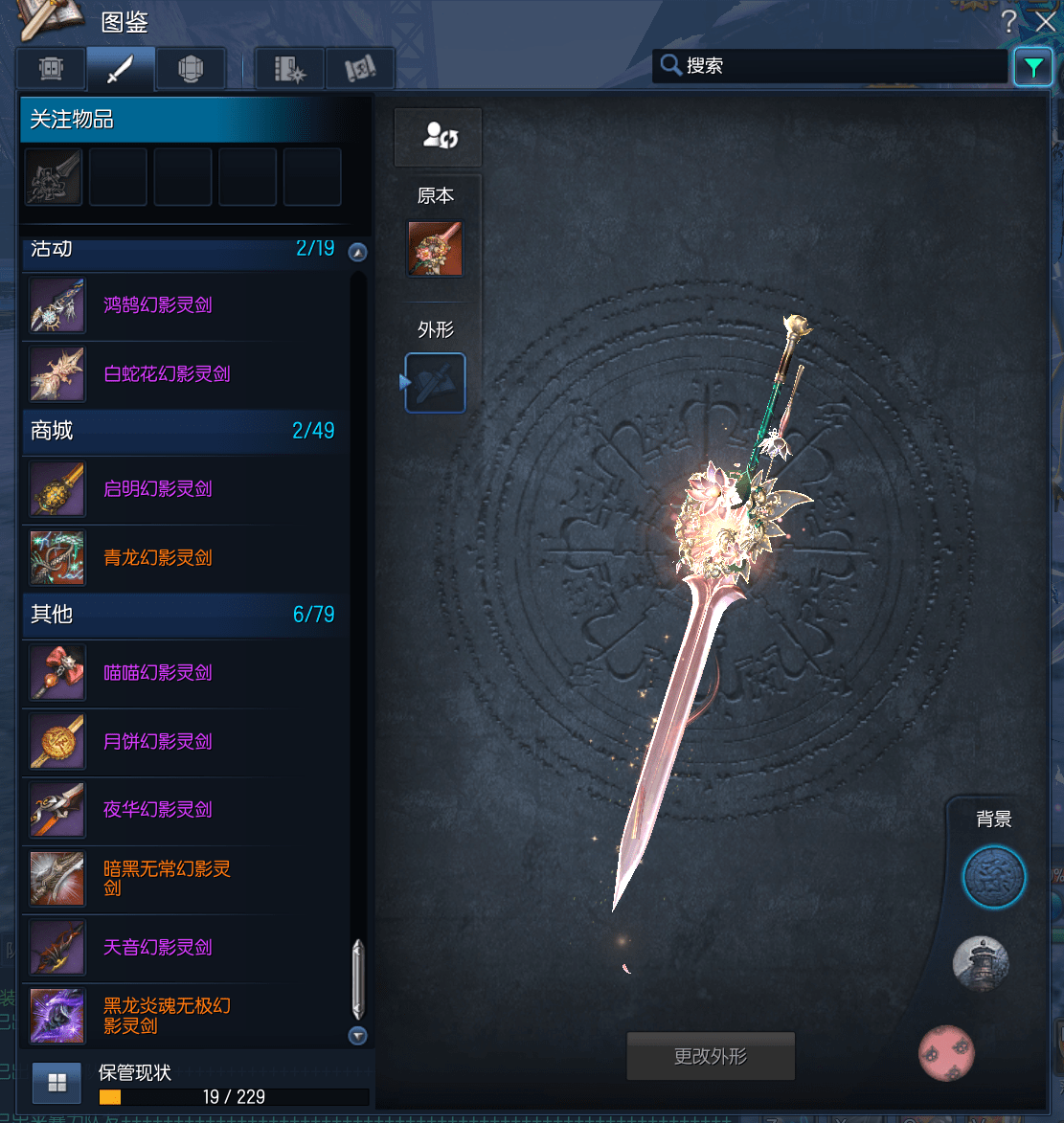This screenshot has width=1064, height=1123.
Task: Select 白蛇花幻影灵剑 in the list
Action: pyautogui.click(x=167, y=374)
